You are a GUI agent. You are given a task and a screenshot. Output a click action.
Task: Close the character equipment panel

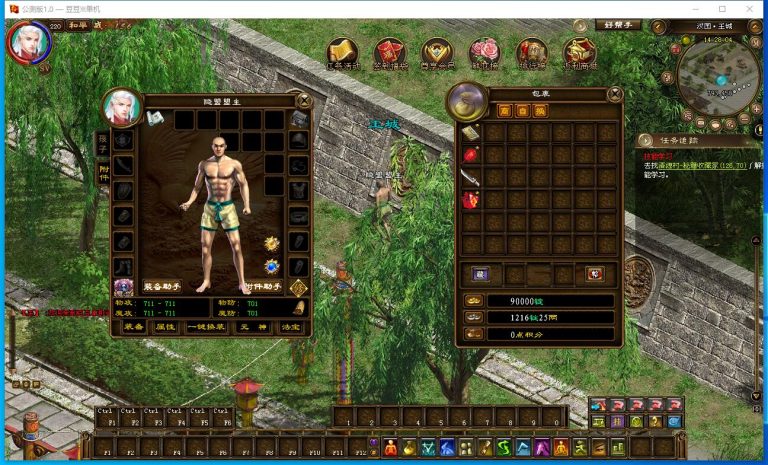[304, 100]
